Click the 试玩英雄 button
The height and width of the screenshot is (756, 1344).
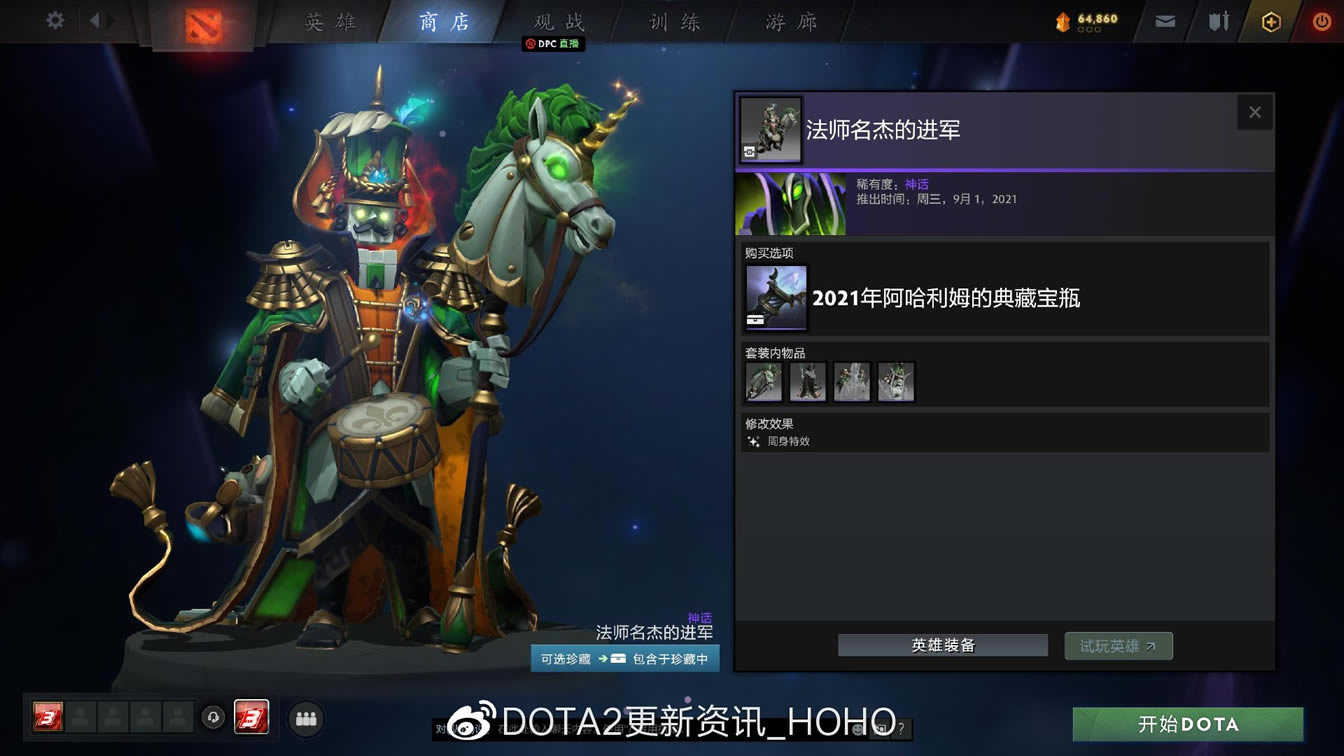pyautogui.click(x=1118, y=645)
